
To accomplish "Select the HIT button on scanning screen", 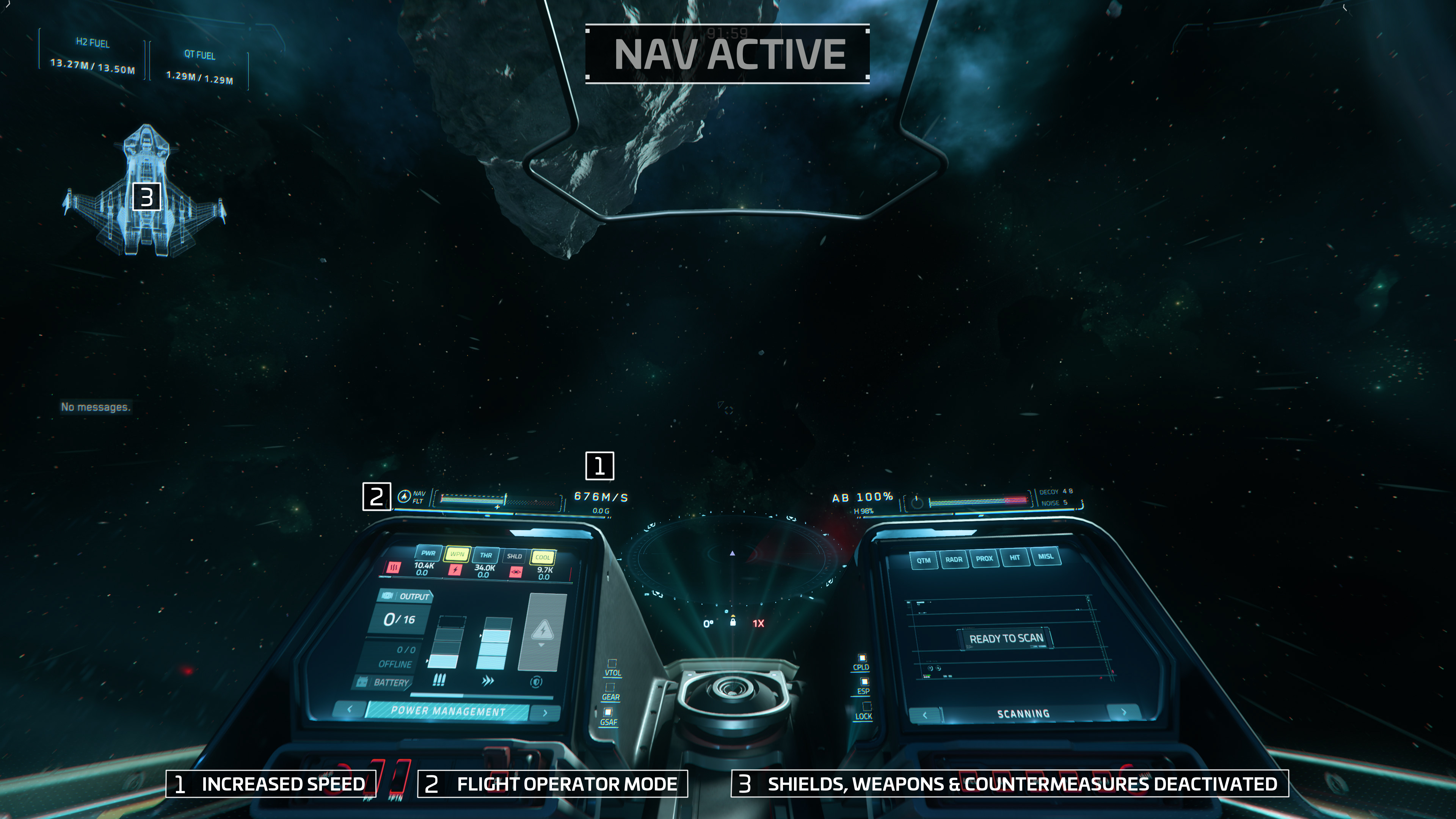I will click(x=1015, y=557).
